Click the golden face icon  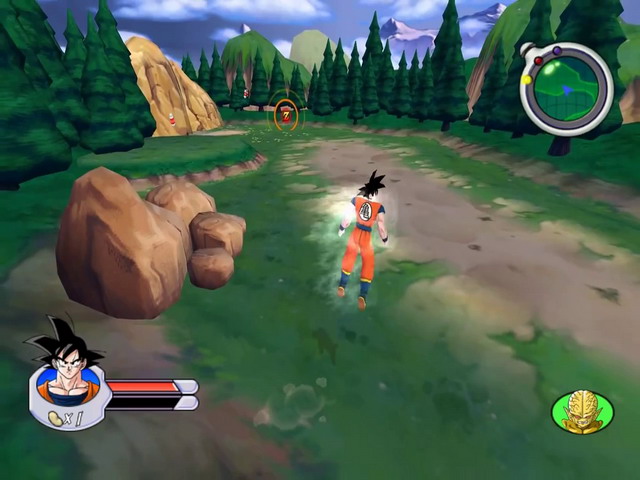click(582, 412)
